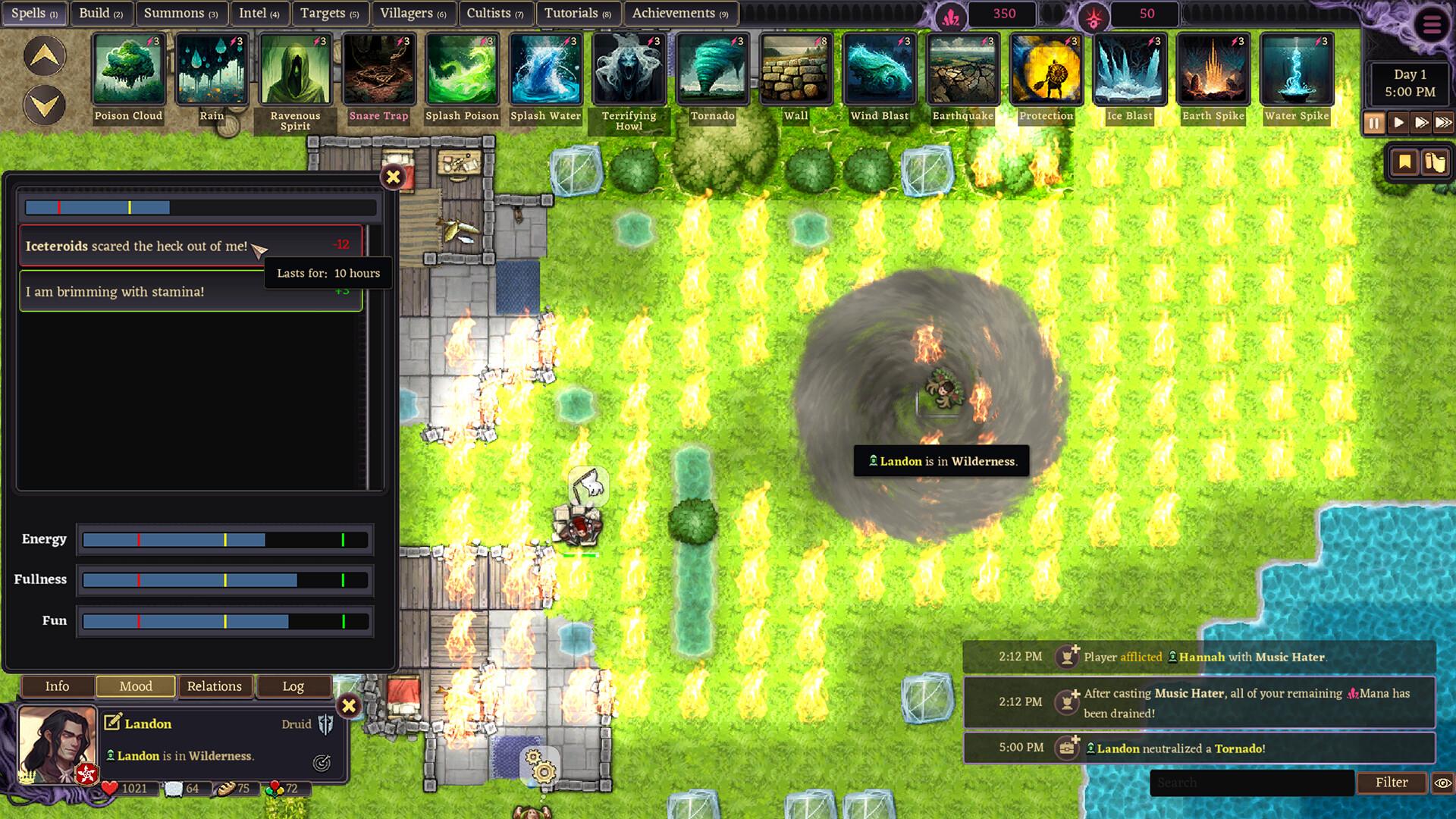Open the Filter options for the event log
The width and height of the screenshot is (1456, 819).
(x=1392, y=782)
